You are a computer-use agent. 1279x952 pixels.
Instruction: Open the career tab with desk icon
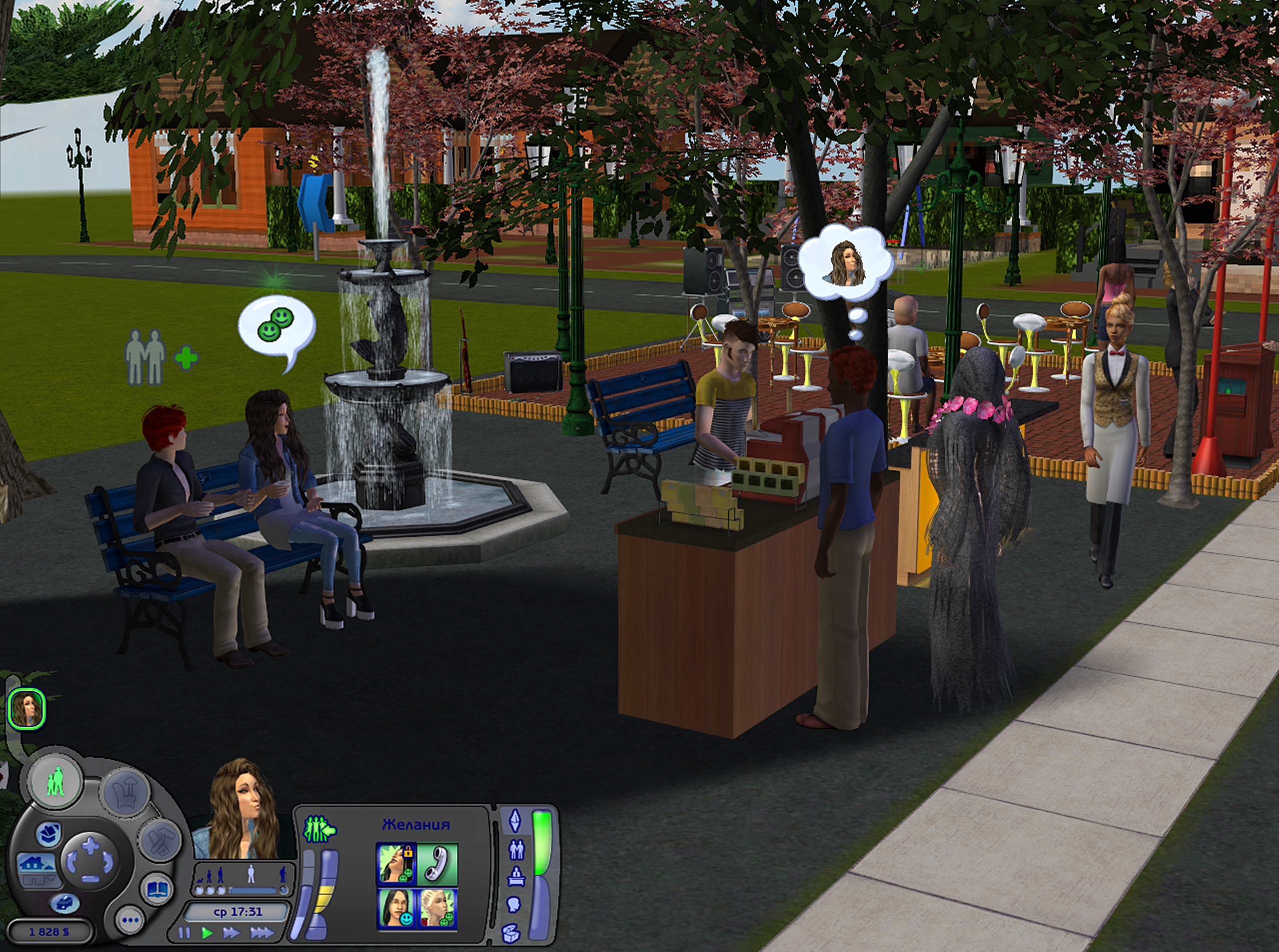click(515, 877)
